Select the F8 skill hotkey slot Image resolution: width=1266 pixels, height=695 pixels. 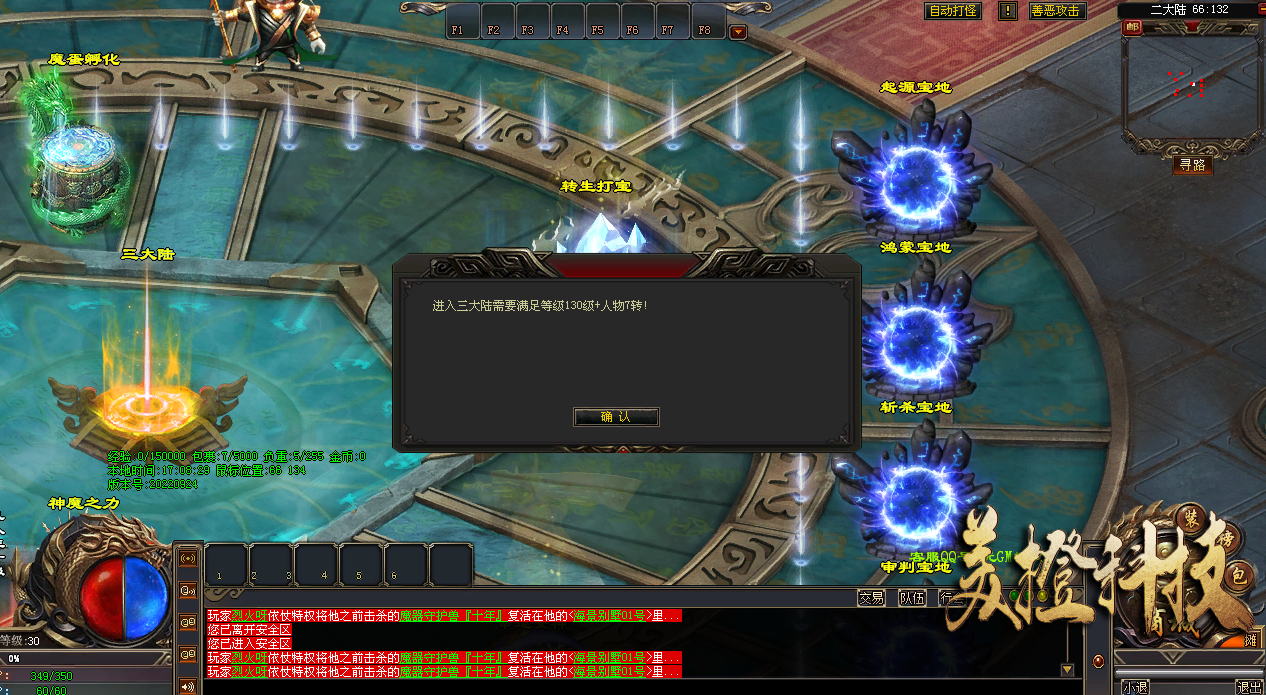click(x=705, y=22)
